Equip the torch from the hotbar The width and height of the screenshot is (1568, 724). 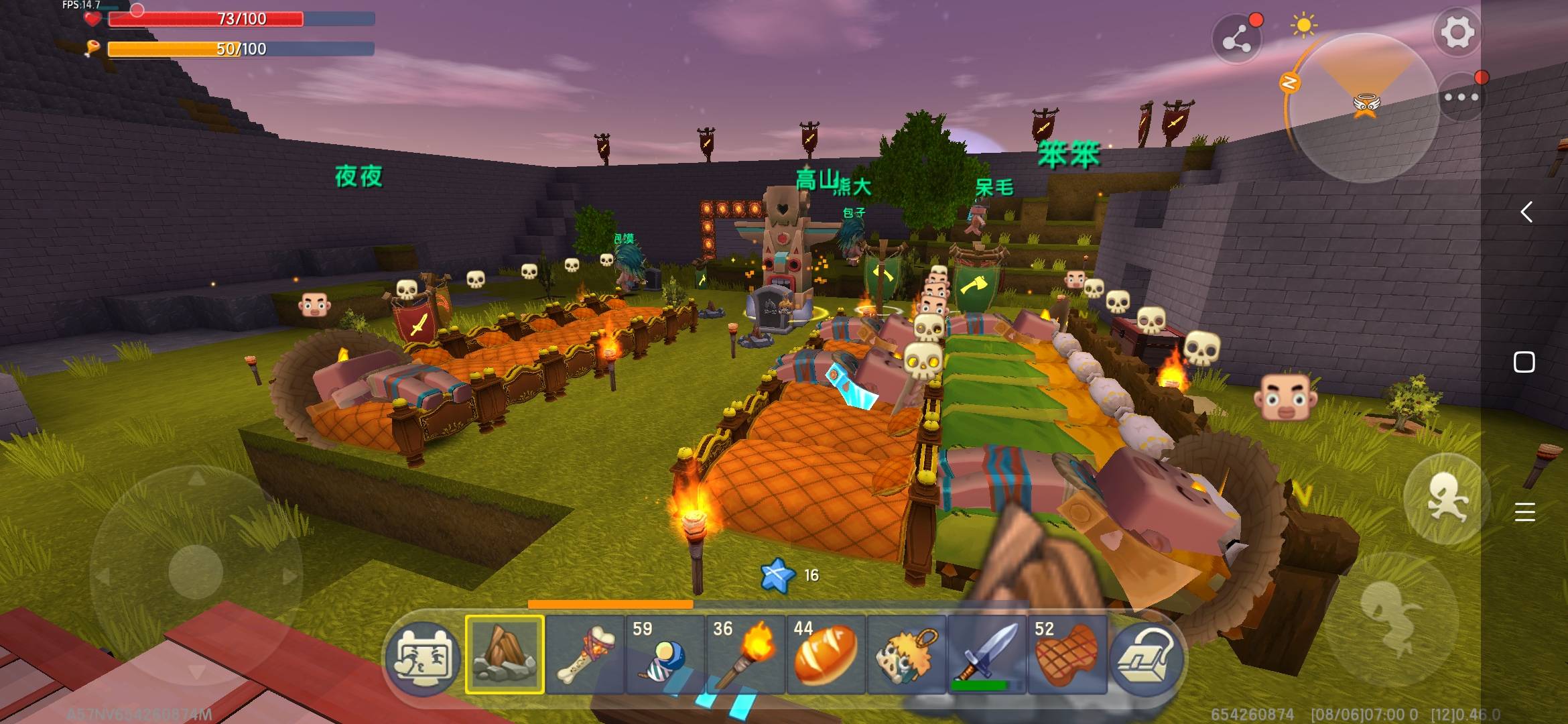pyautogui.click(x=746, y=654)
